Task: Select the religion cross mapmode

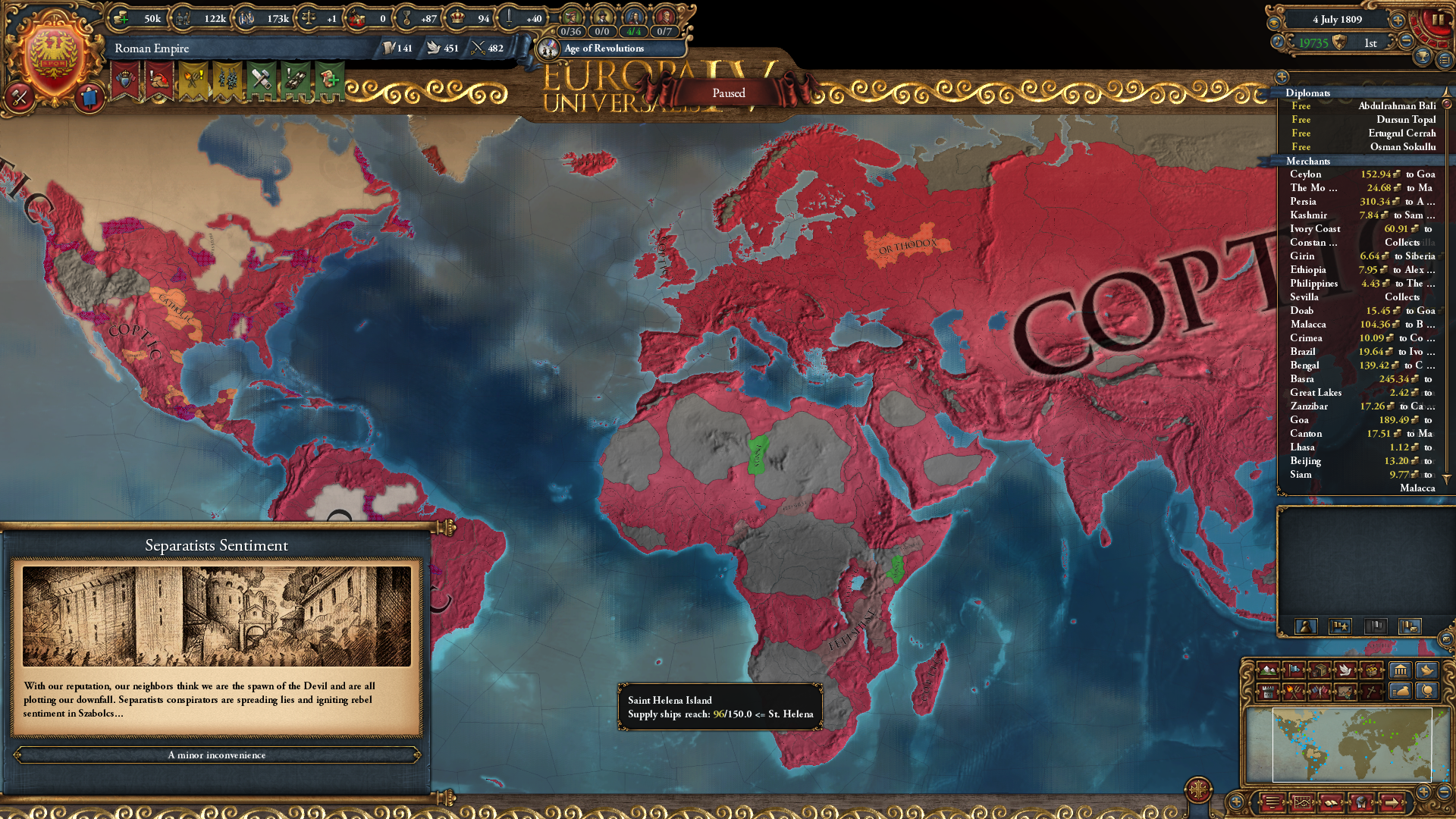Action: [1370, 693]
